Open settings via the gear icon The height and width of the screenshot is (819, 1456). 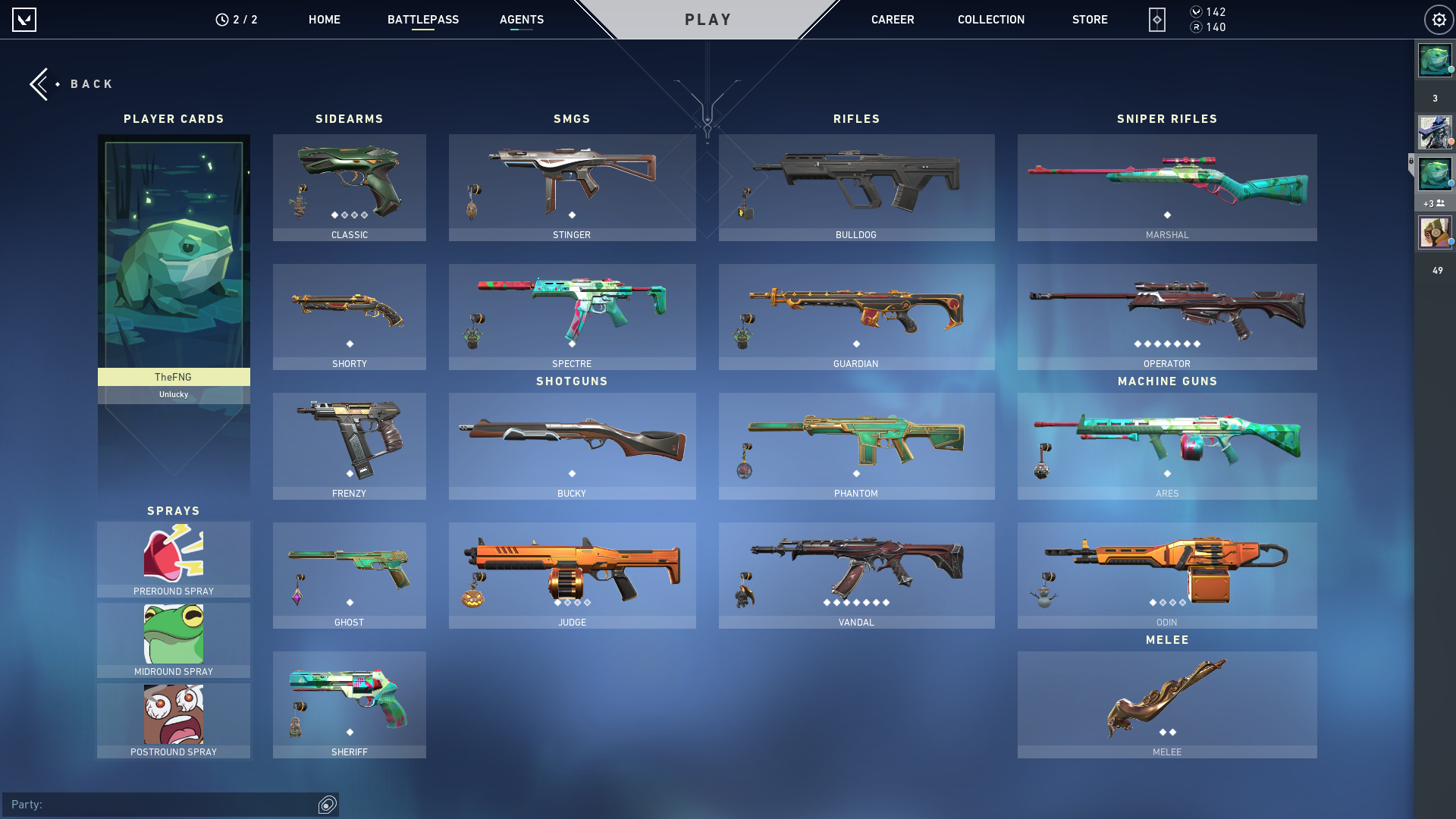tap(1439, 20)
